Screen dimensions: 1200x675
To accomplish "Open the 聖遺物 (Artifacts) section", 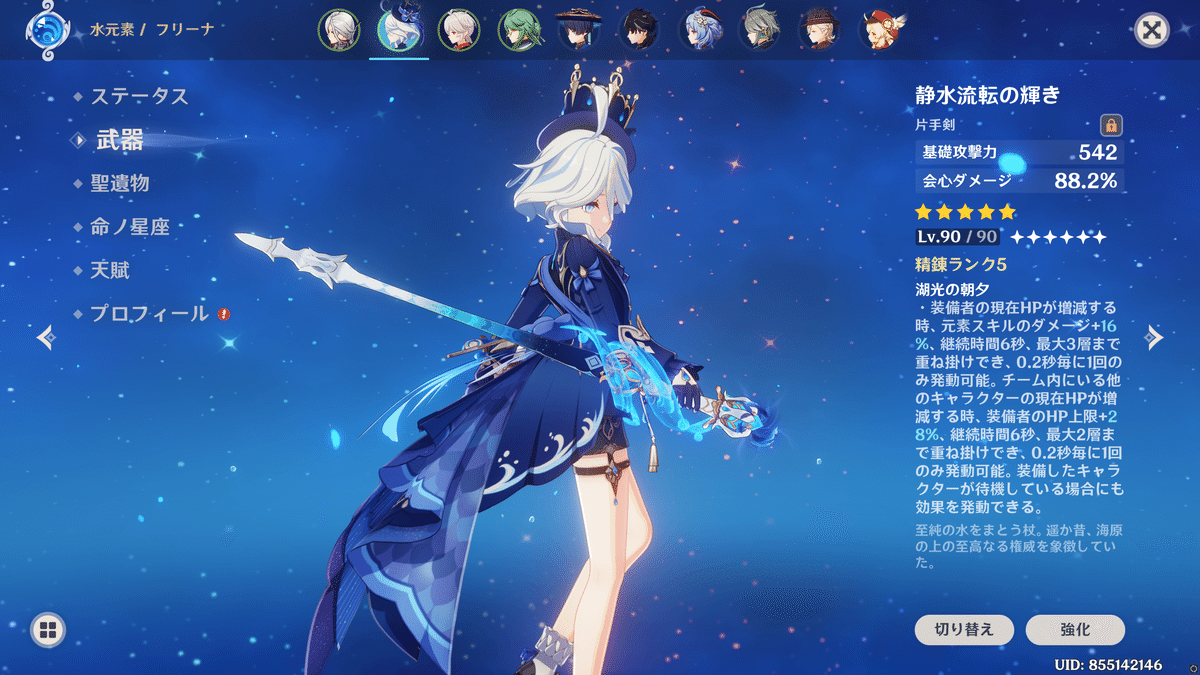I will pos(120,184).
